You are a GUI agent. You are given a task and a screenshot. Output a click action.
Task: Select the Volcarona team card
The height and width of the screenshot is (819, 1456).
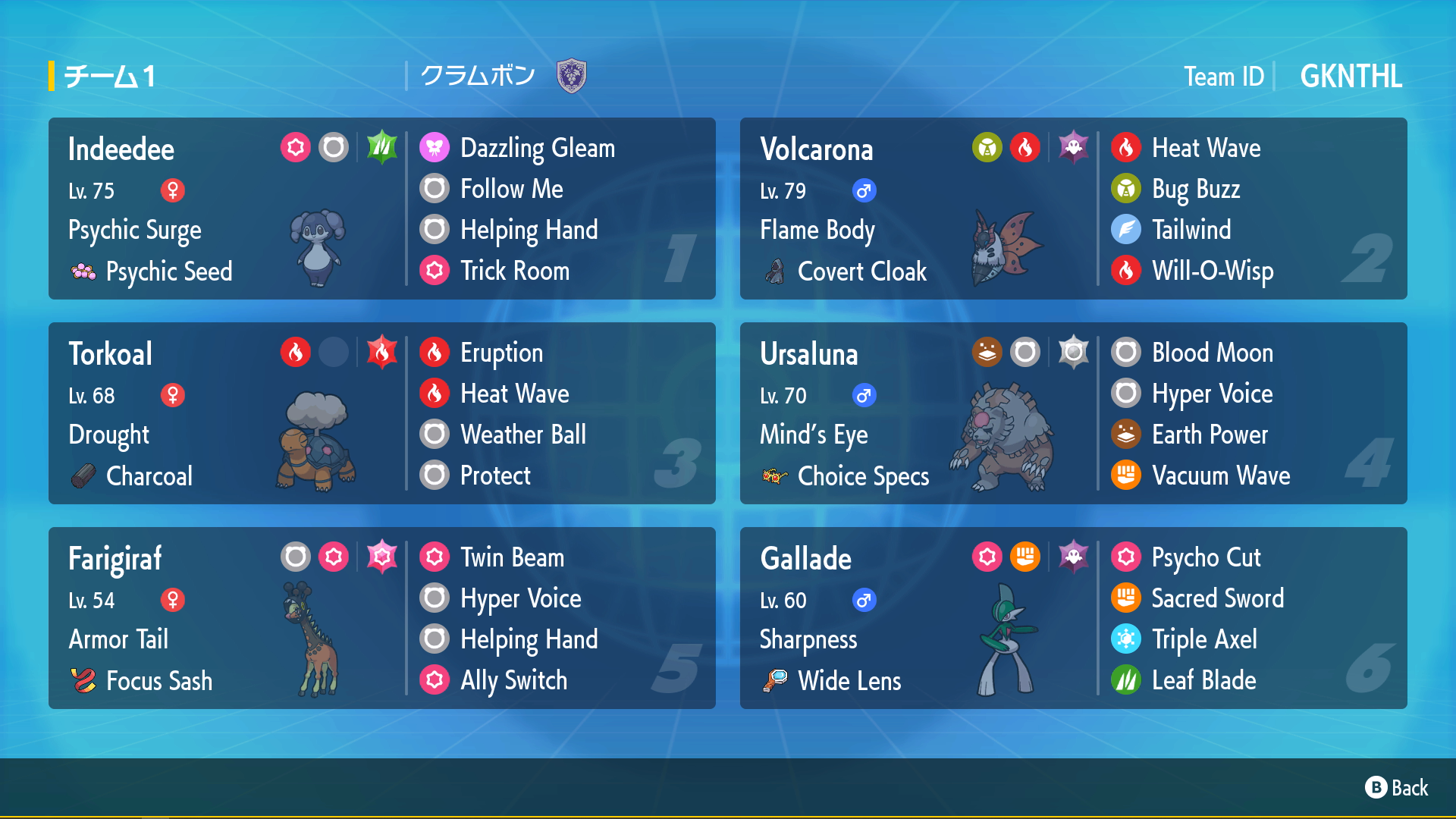pyautogui.click(x=1073, y=209)
